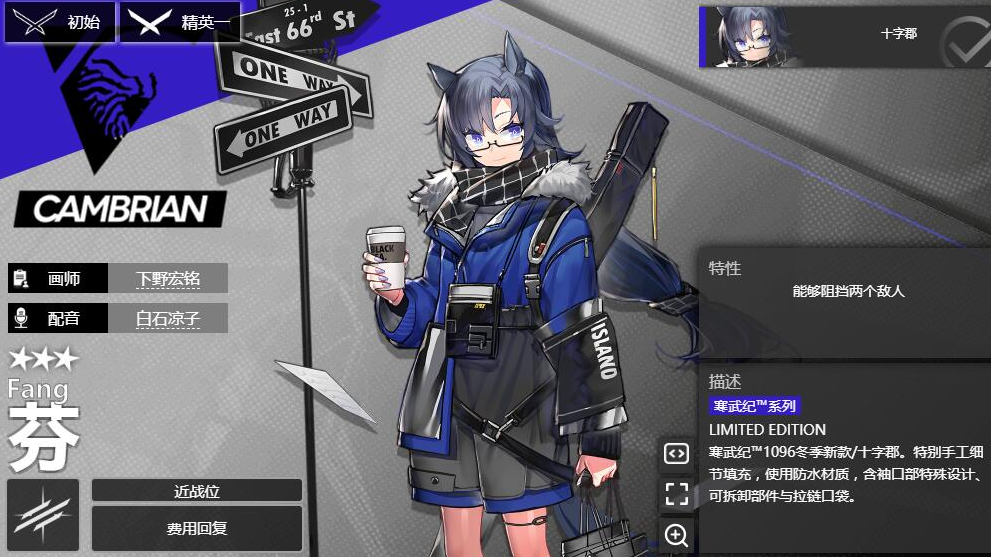991x557 pixels.
Task: Switch to the 初始 outfit tab
Action: pos(60,22)
